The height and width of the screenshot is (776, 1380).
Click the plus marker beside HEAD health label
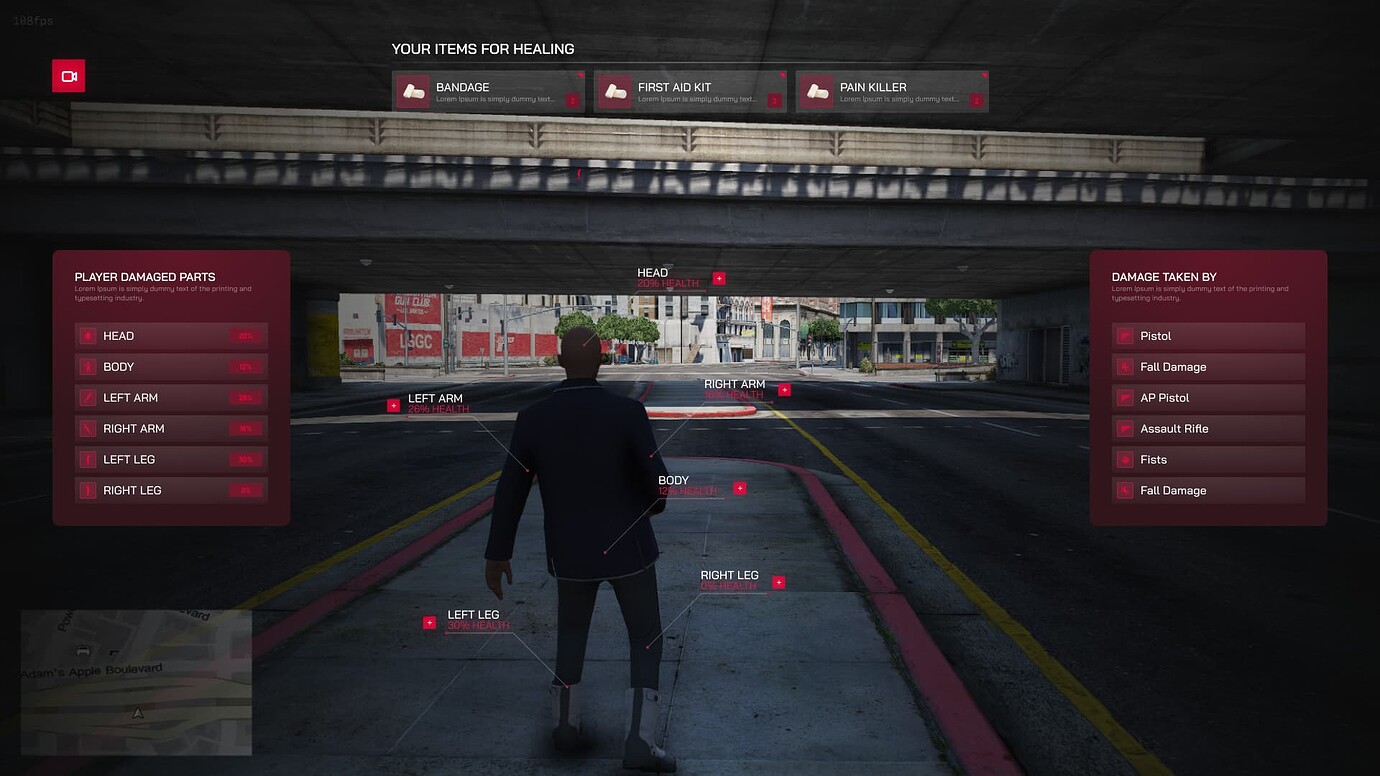[718, 278]
